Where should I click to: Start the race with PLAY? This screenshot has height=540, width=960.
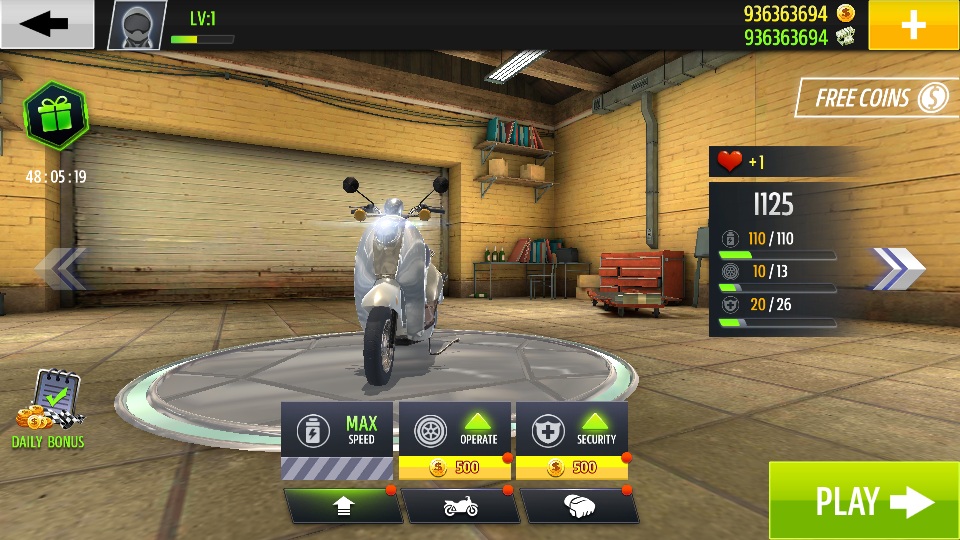pyautogui.click(x=863, y=501)
